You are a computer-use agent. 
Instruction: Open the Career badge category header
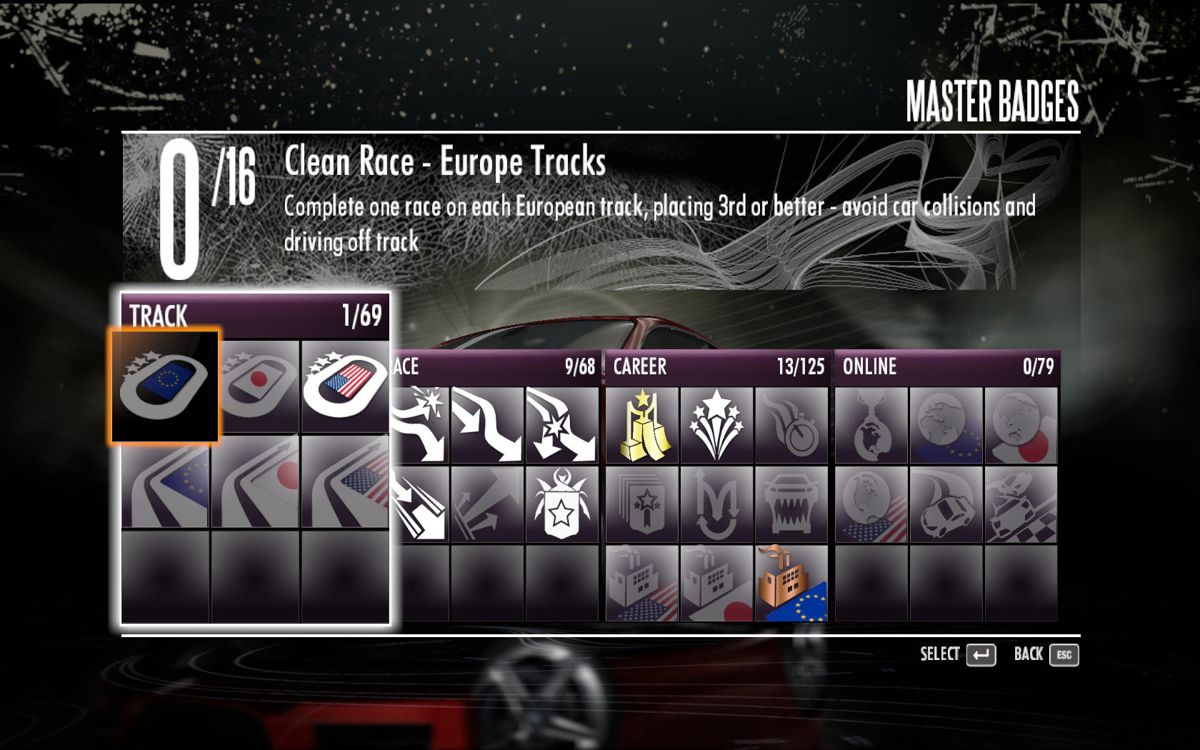click(x=718, y=367)
